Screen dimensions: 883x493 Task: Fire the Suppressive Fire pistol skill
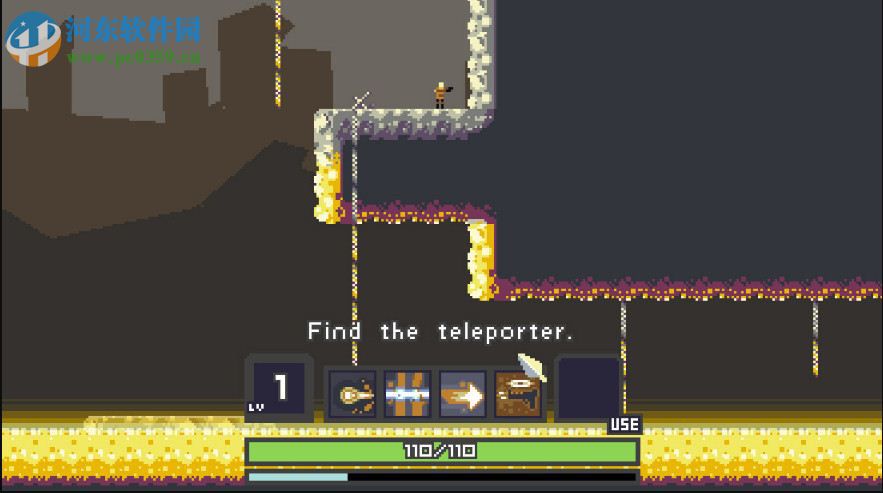(x=517, y=395)
